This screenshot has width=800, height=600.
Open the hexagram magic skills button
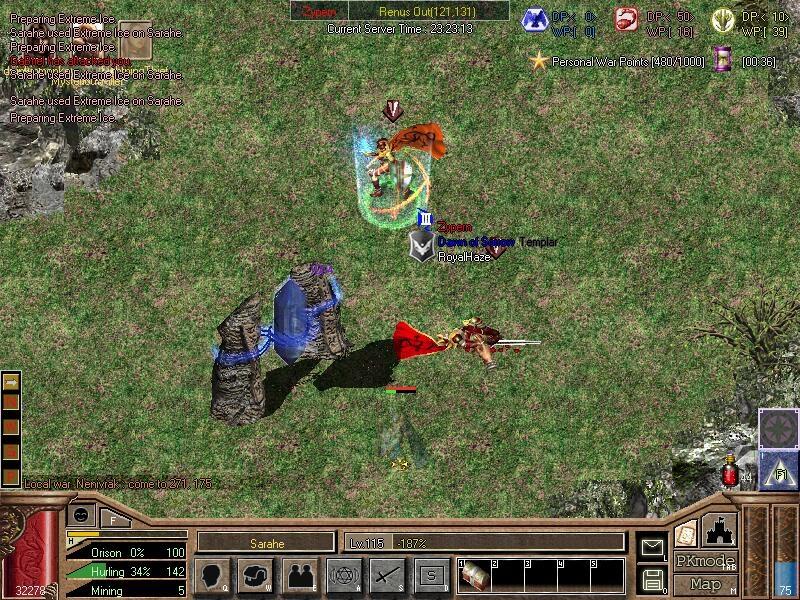[344, 575]
